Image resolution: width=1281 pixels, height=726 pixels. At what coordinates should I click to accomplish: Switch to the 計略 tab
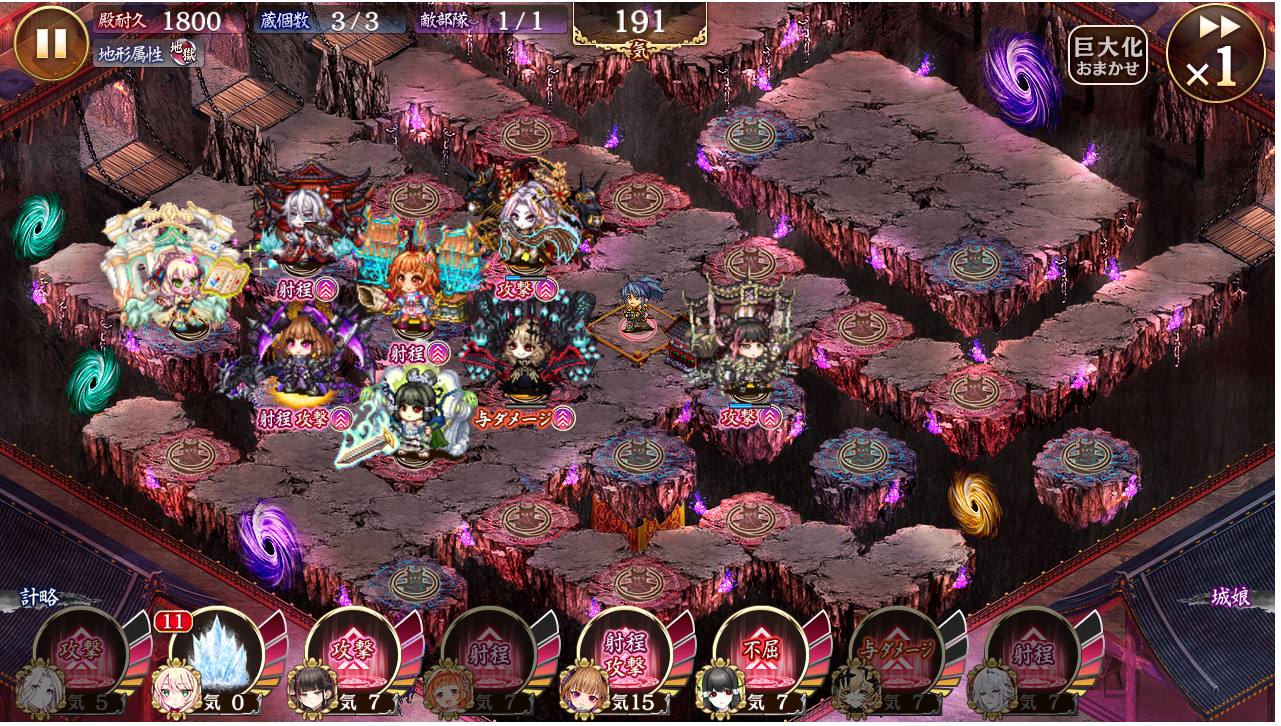(x=41, y=598)
